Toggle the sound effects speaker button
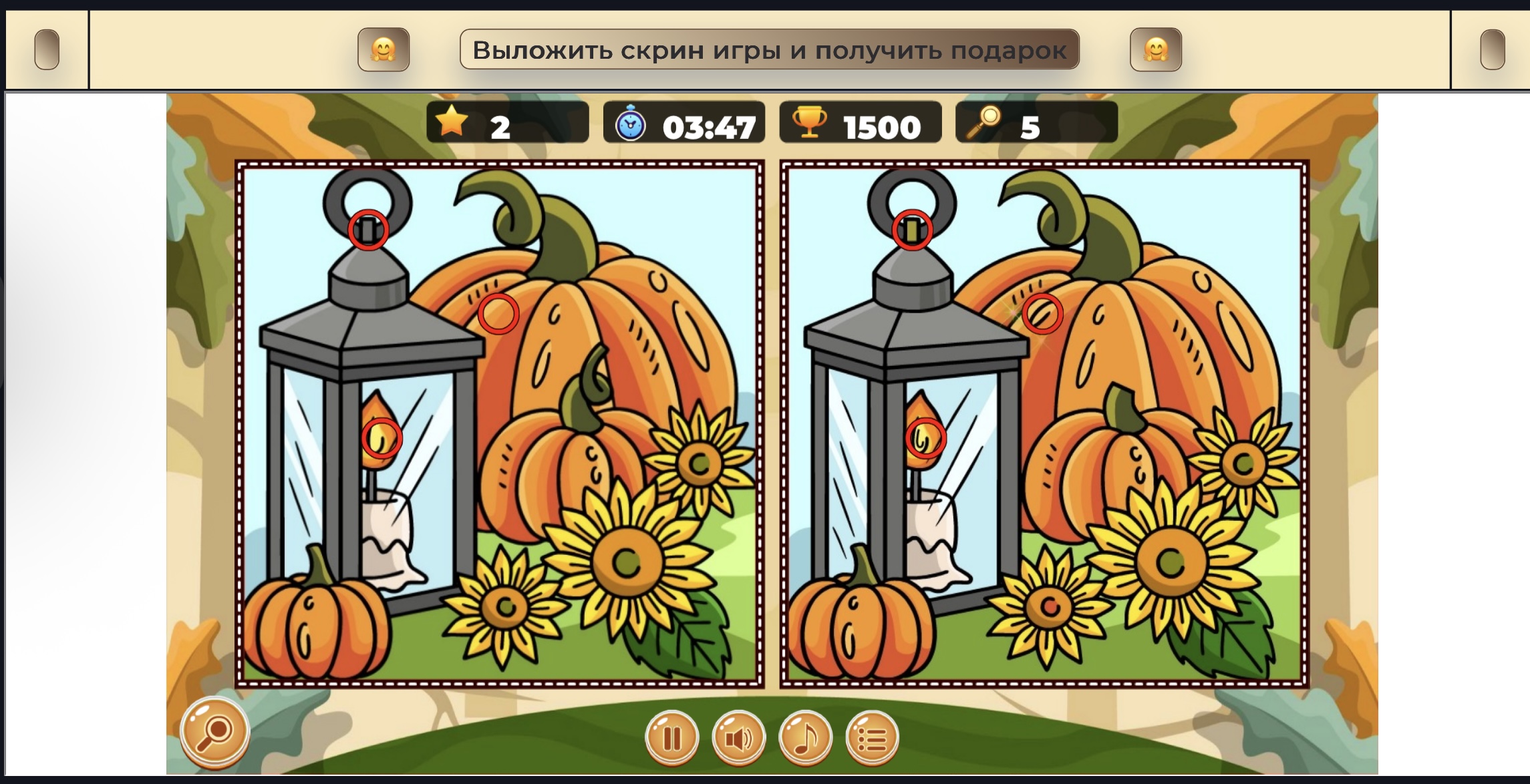 738,737
